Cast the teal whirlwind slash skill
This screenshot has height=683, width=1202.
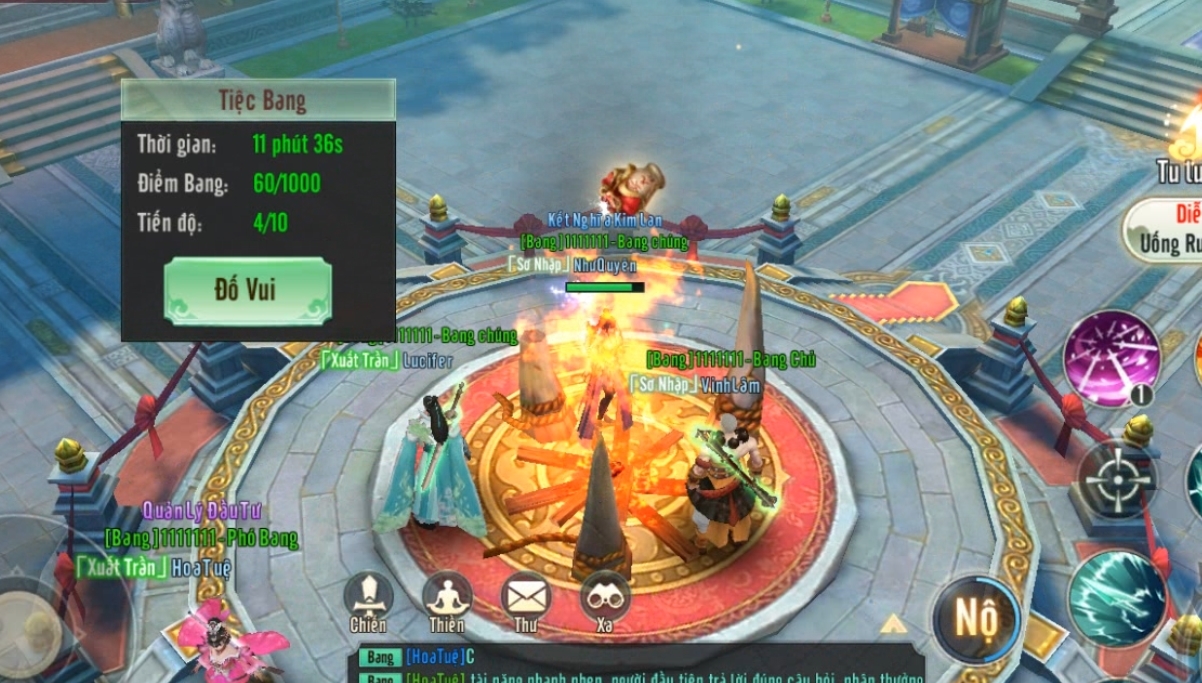pos(1117,598)
